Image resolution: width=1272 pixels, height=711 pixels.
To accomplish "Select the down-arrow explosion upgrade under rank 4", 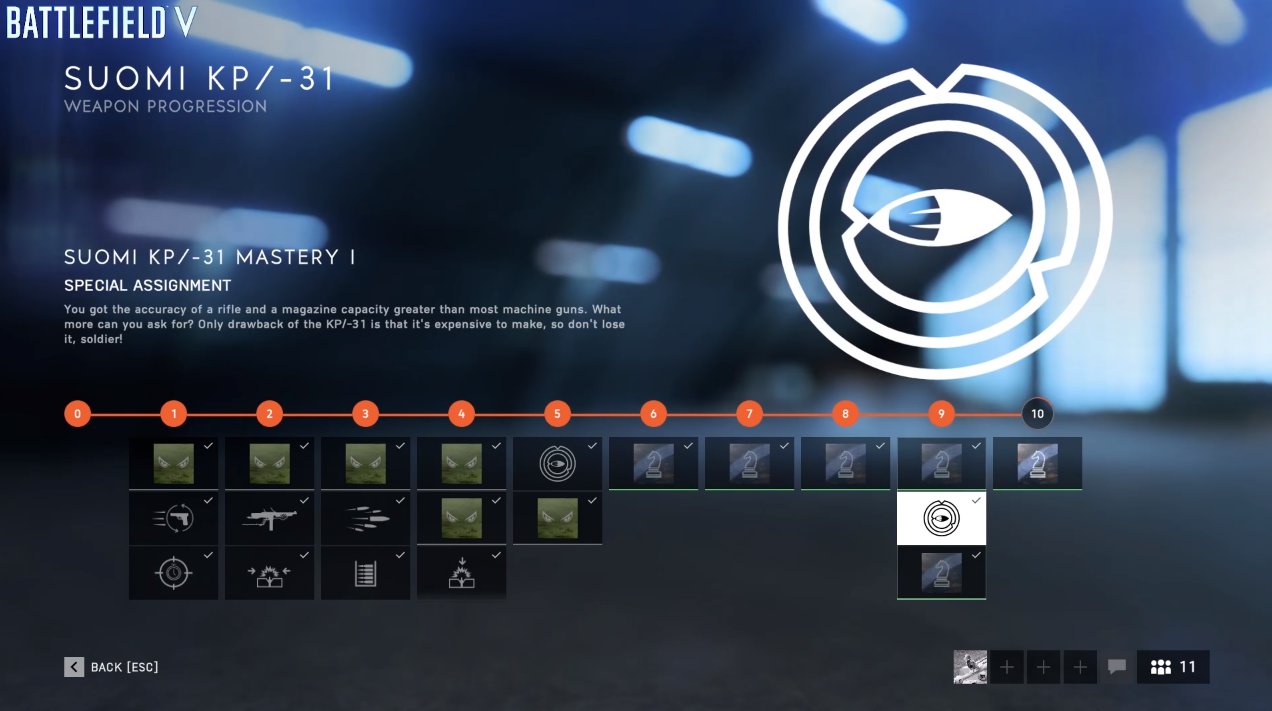I will click(461, 573).
